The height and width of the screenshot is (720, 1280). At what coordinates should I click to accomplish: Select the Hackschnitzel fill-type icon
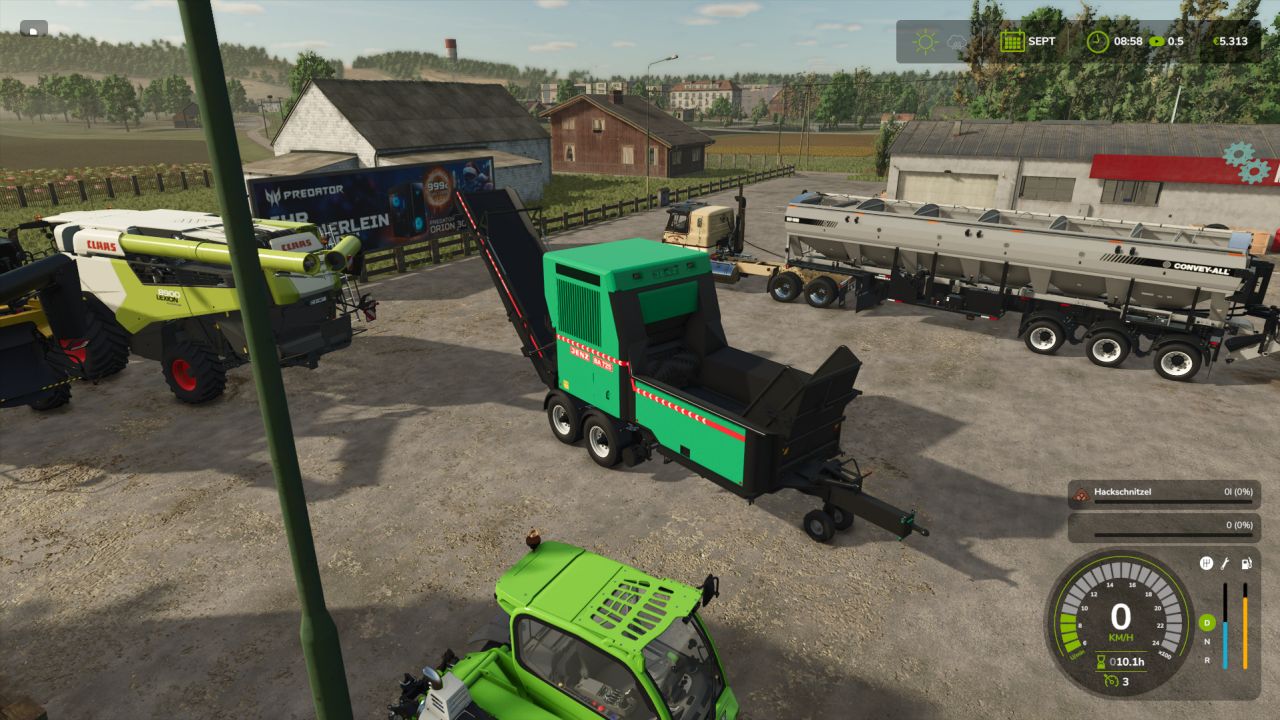click(1080, 494)
